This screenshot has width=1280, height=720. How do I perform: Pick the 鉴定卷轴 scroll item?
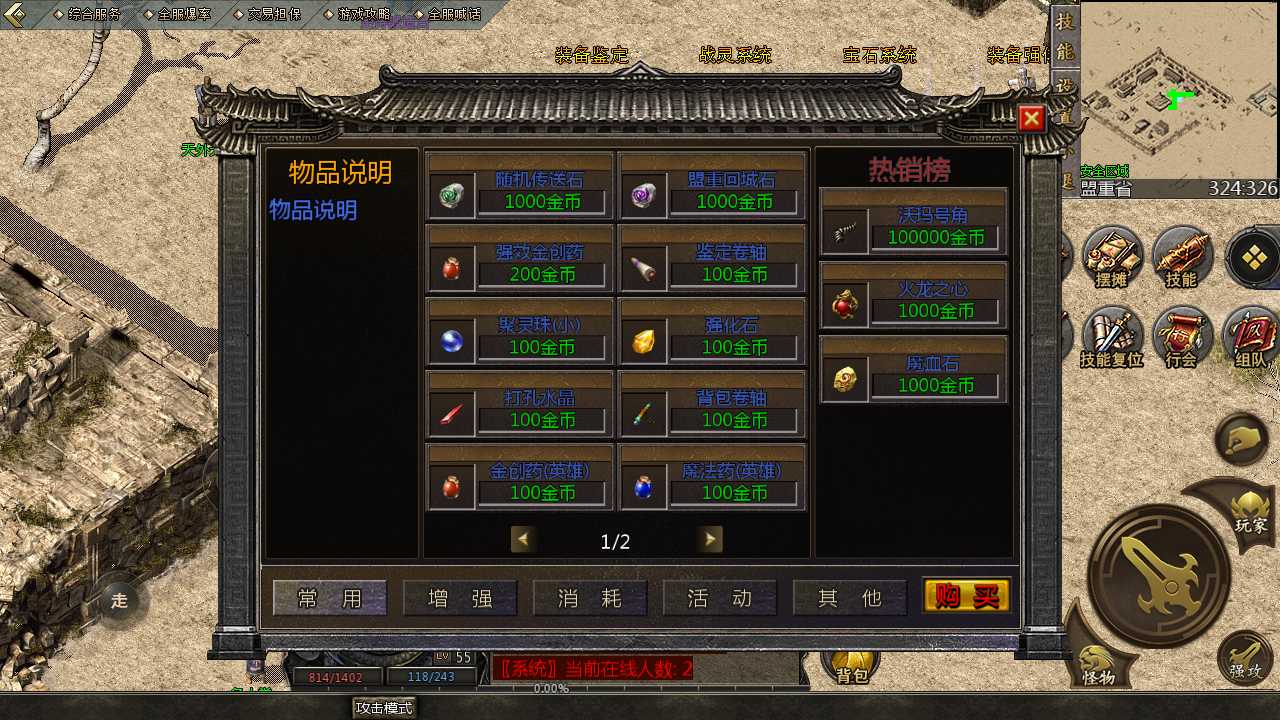pos(712,260)
